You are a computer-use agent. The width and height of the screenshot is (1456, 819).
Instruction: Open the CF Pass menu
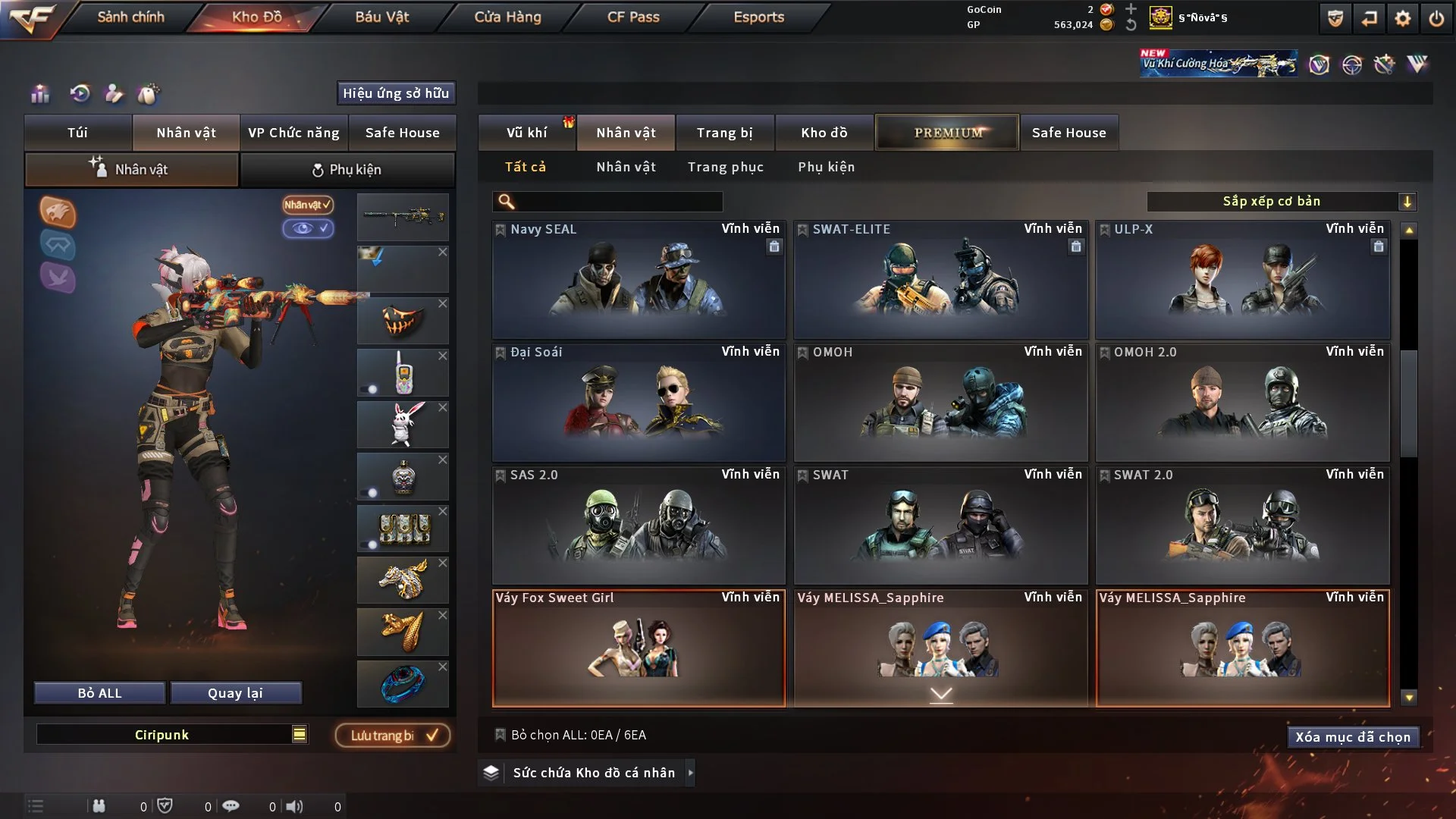pos(633,17)
